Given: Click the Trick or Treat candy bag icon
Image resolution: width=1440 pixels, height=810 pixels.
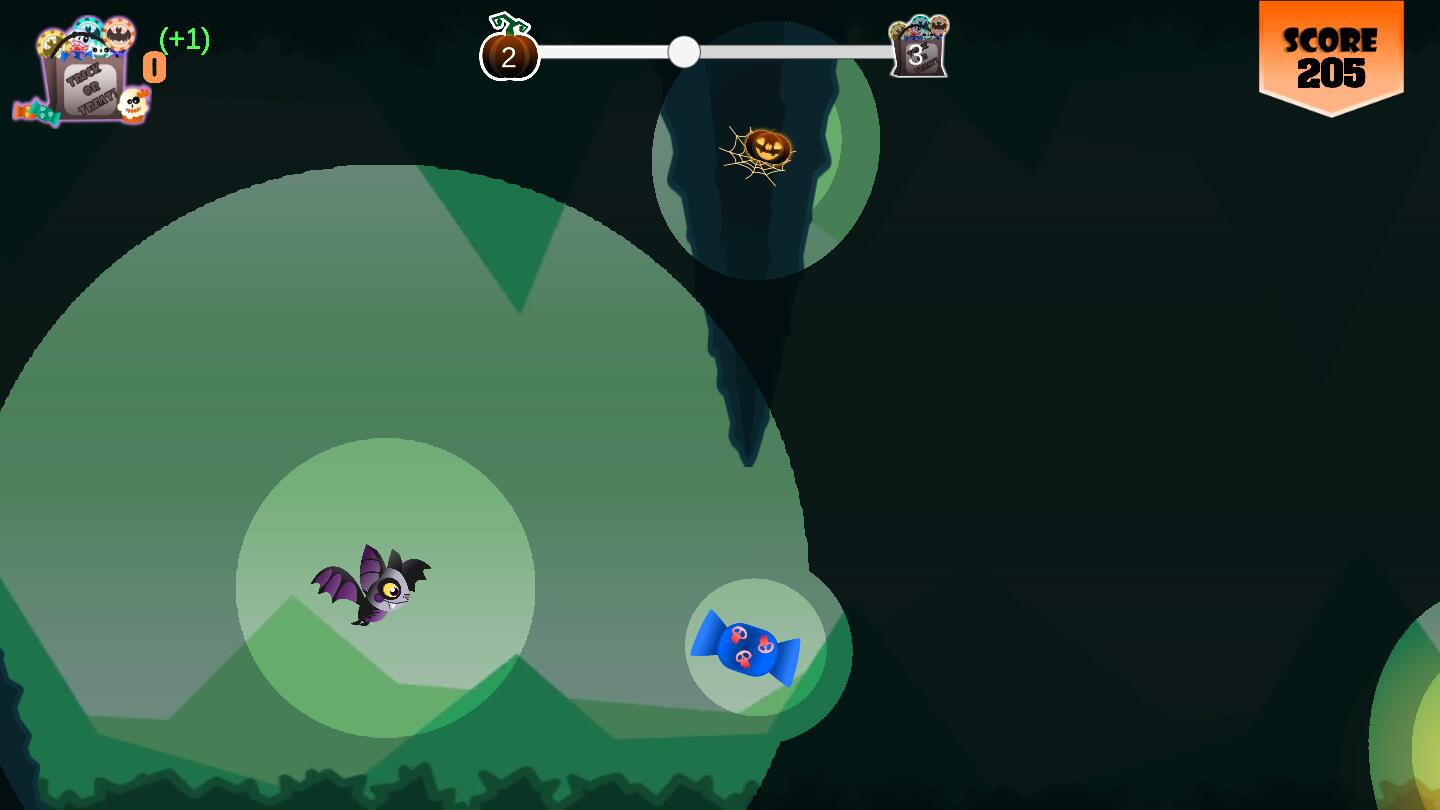Looking at the screenshot, I should 86,75.
